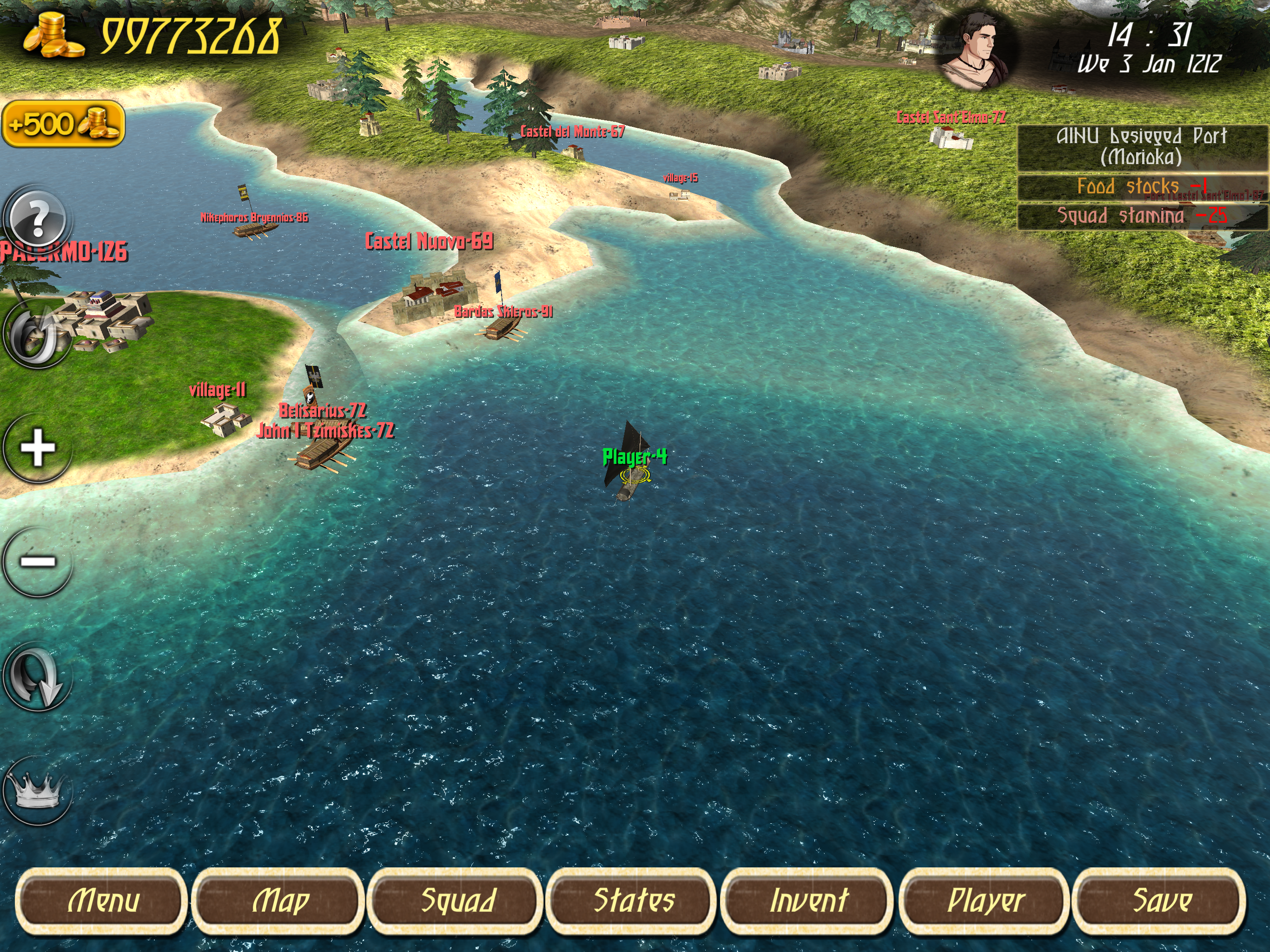Rotate camera with downward curved arrow

tap(38, 676)
